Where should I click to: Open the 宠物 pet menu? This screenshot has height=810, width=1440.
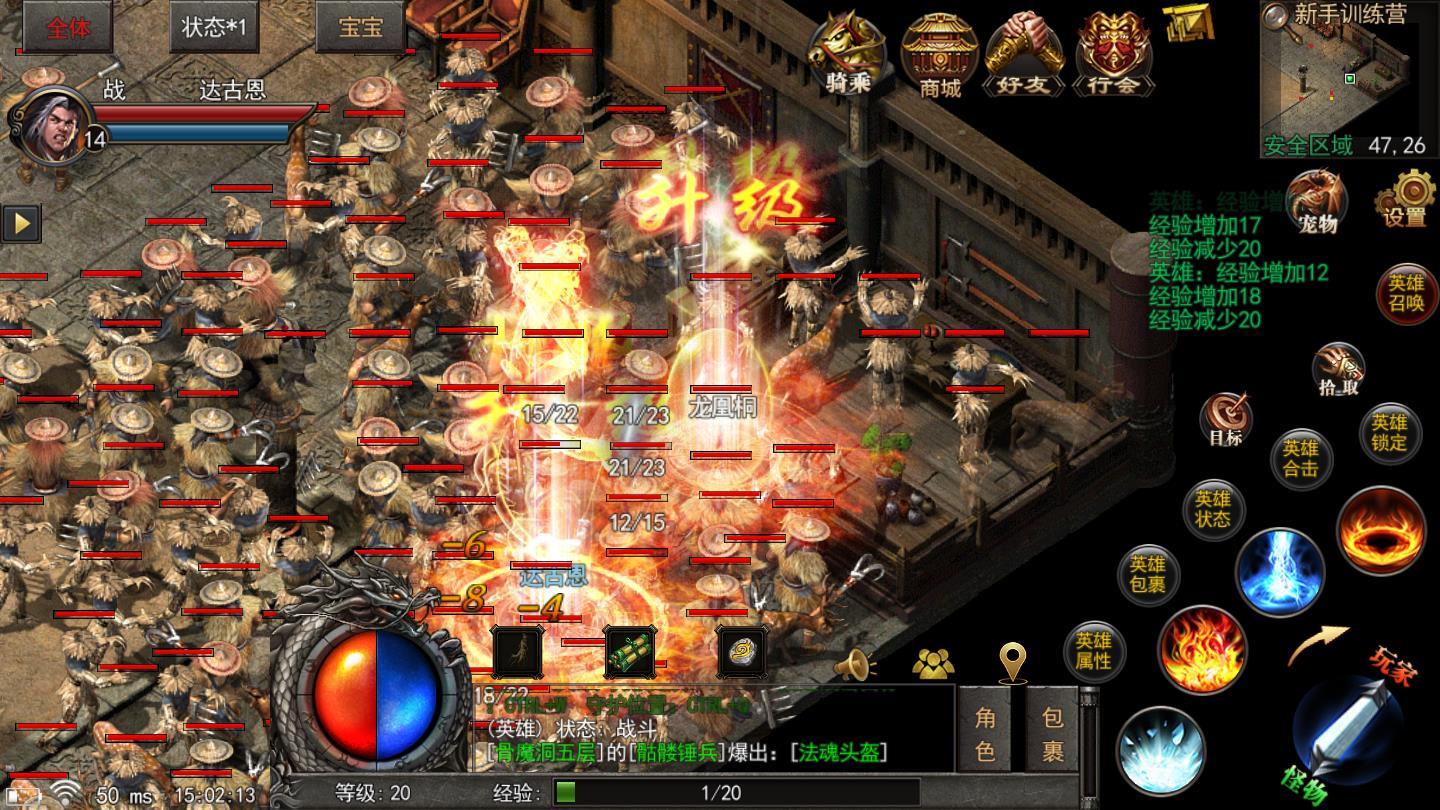(x=1317, y=201)
